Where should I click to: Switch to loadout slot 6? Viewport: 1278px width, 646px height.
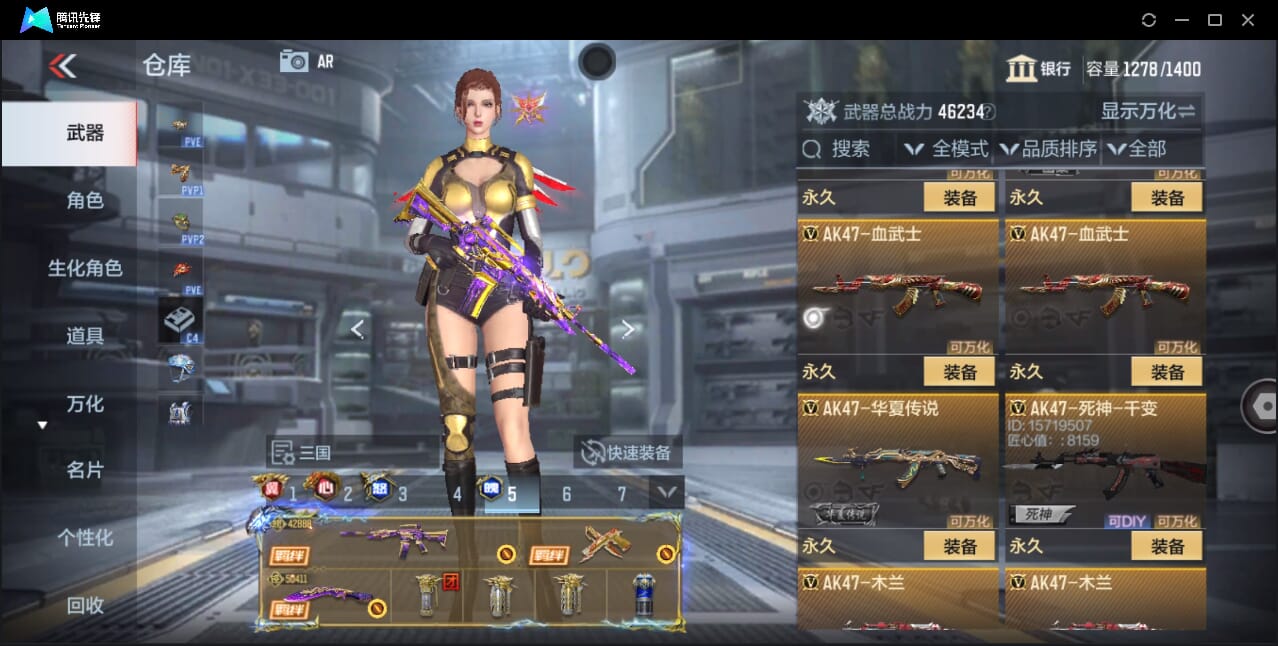(x=566, y=494)
